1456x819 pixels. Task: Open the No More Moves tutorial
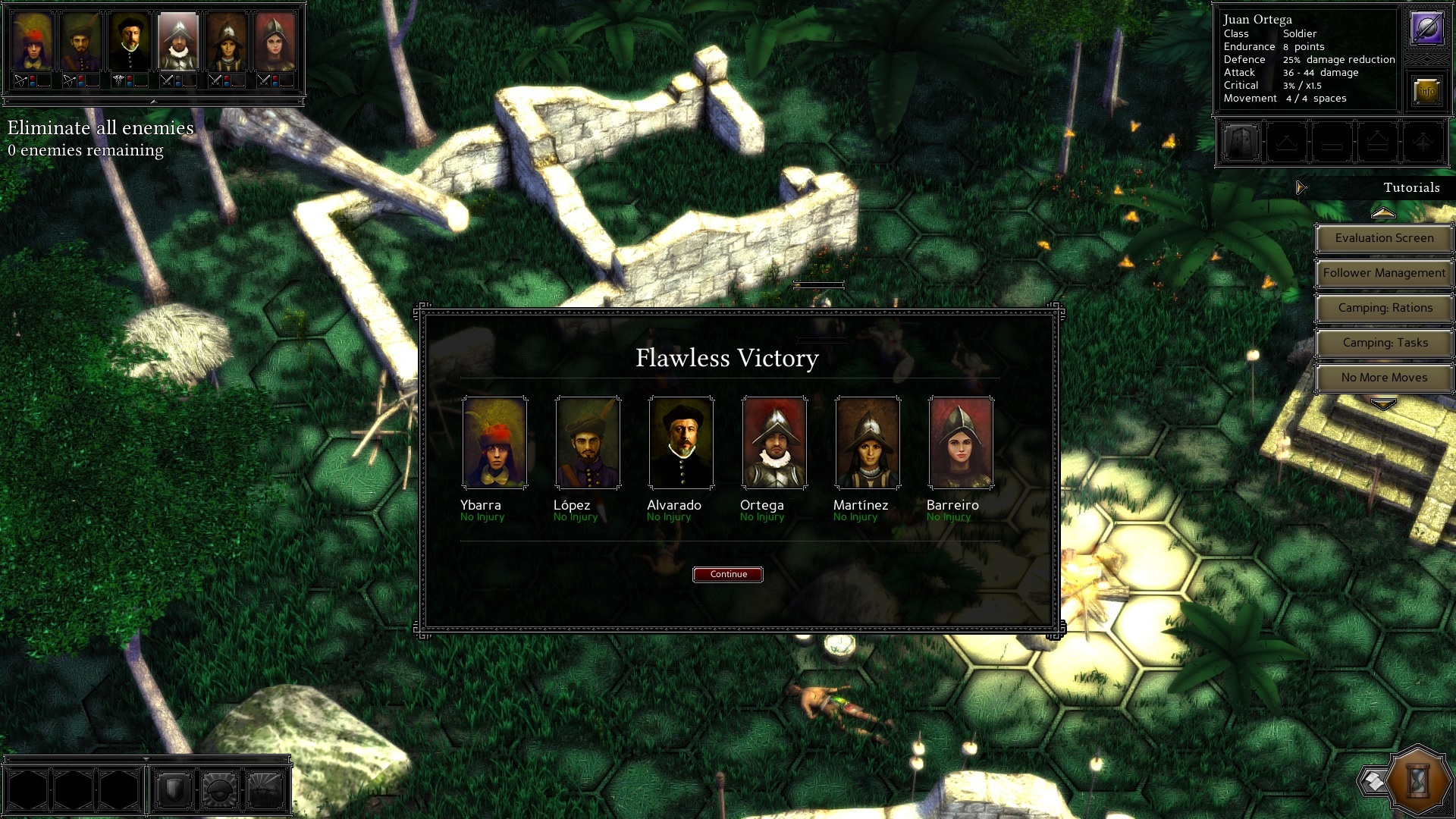pyautogui.click(x=1384, y=378)
